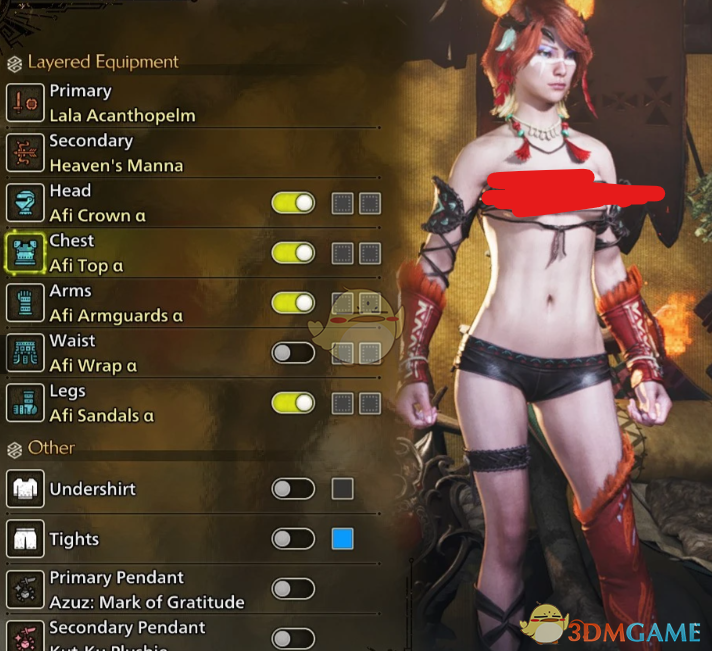Toggle the Primary Pendant display switch
The height and width of the screenshot is (651, 712).
(x=292, y=589)
